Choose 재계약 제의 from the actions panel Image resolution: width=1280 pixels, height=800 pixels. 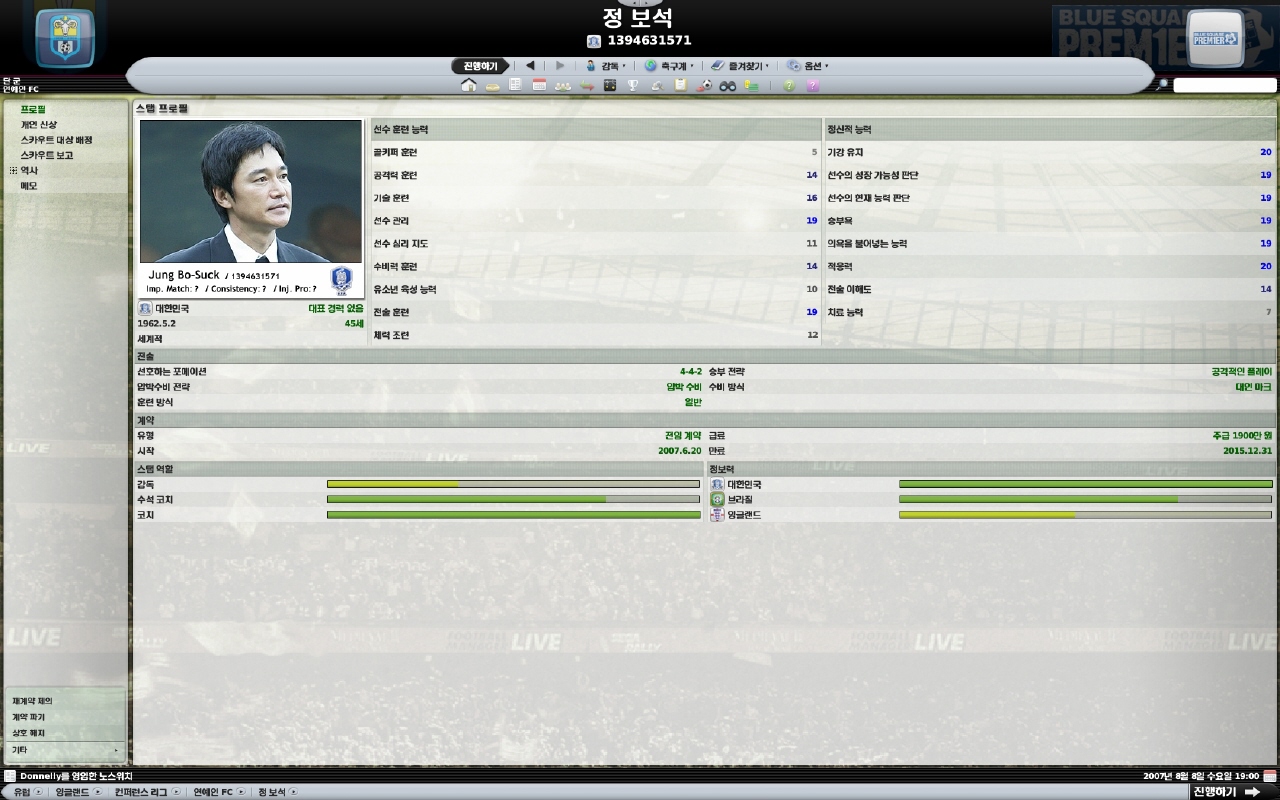tap(32, 701)
